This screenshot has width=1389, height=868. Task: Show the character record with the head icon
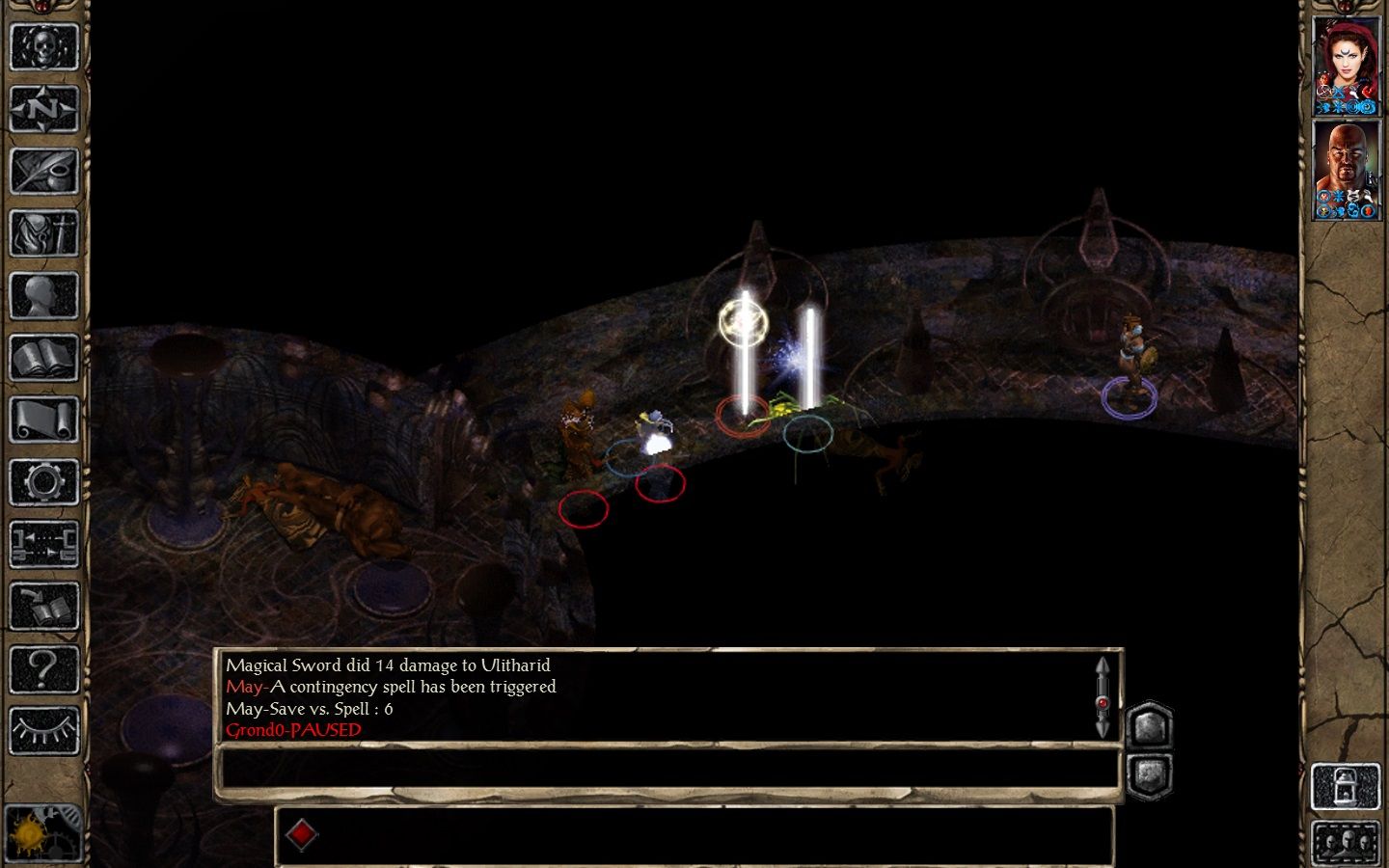[43, 296]
